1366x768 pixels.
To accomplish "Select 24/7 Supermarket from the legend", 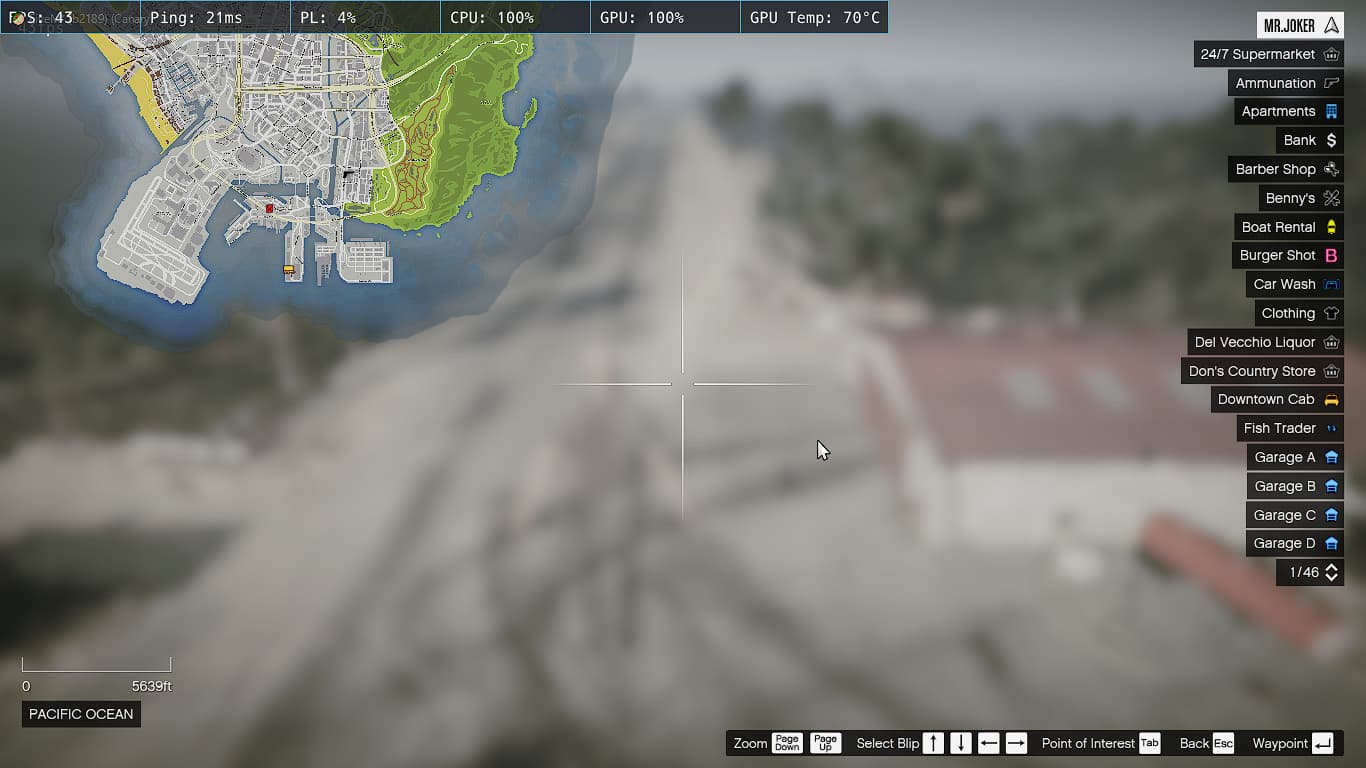I will pyautogui.click(x=1330, y=54).
